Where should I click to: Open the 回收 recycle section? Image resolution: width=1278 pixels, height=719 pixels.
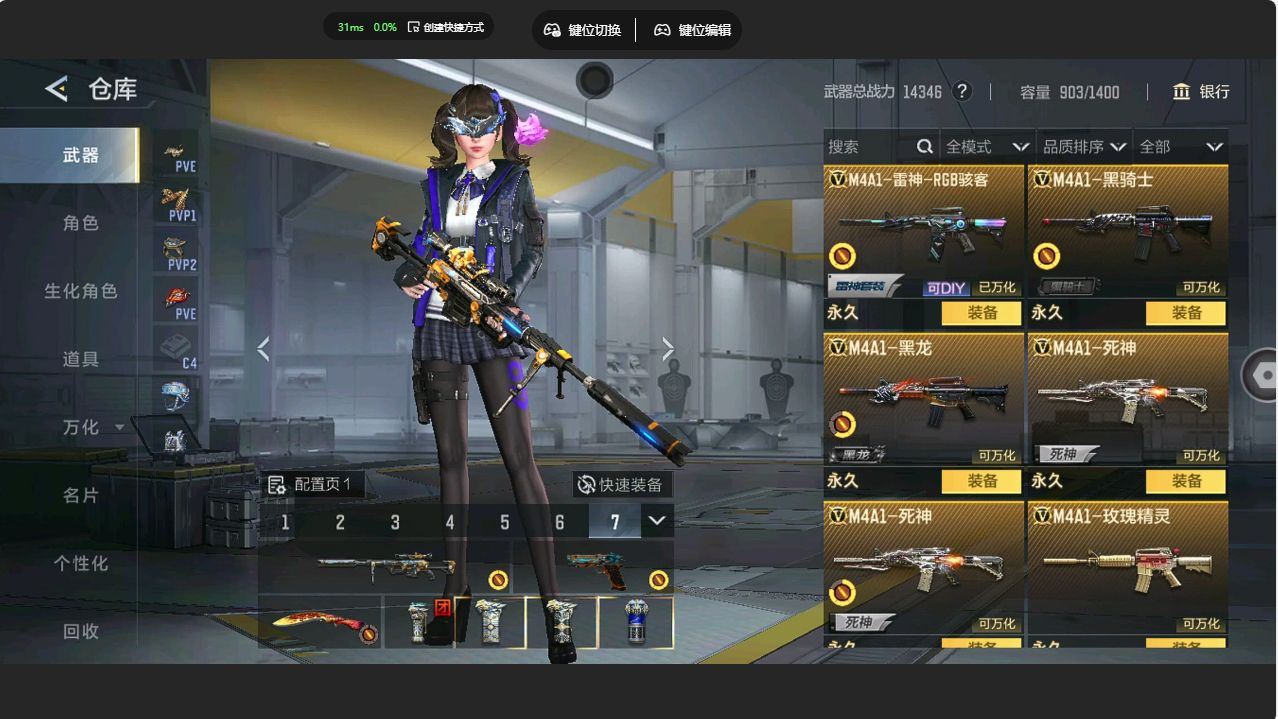pos(80,631)
